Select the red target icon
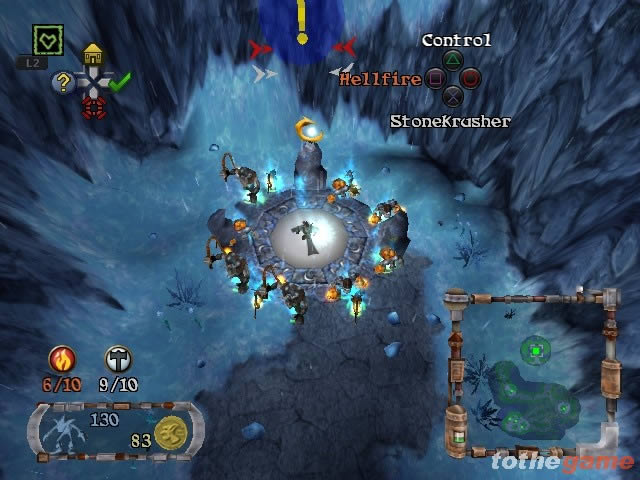The width and height of the screenshot is (640, 480). [93, 107]
